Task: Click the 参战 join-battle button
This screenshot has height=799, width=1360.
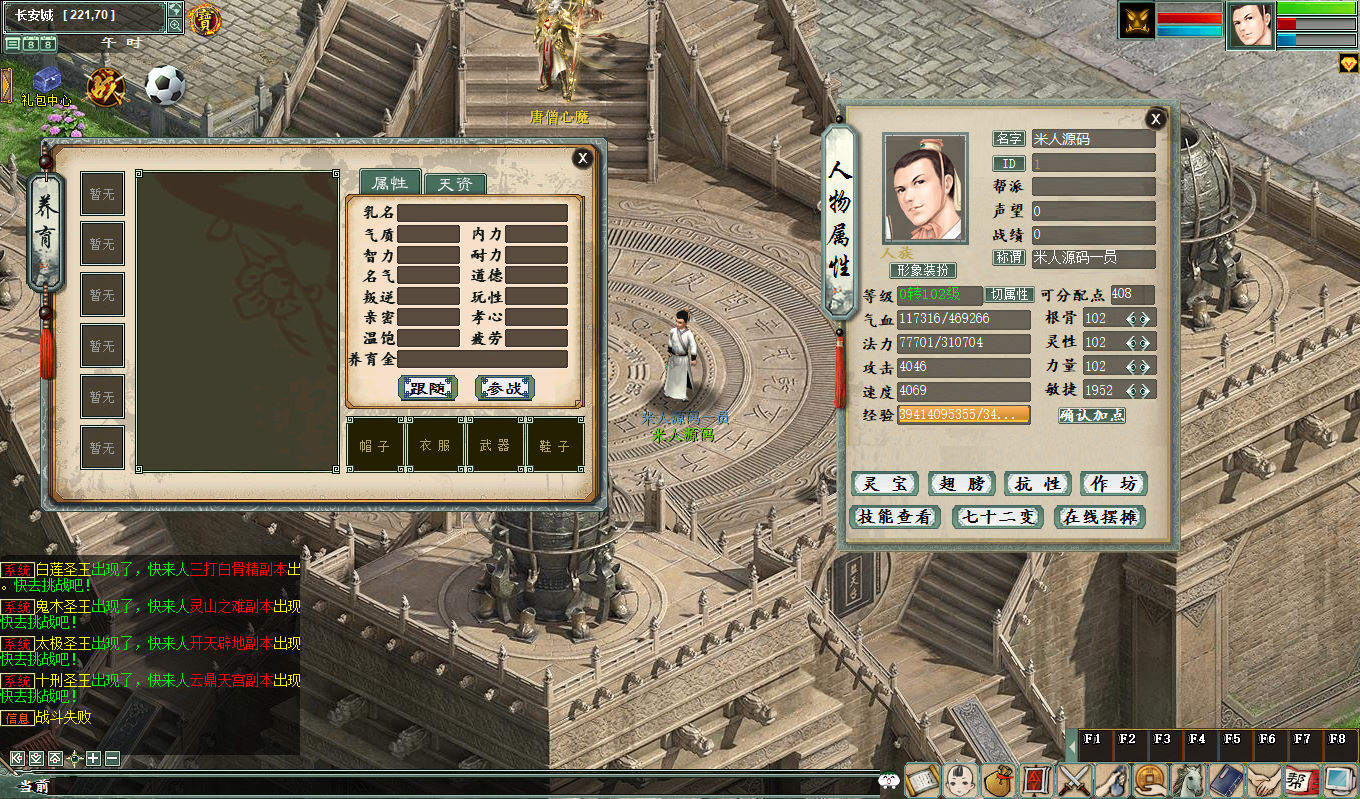Action: [504, 388]
